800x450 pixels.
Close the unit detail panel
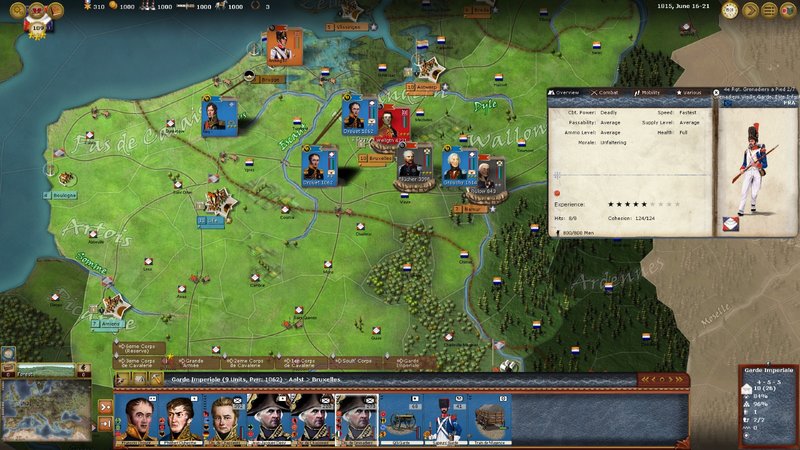click(x=716, y=92)
